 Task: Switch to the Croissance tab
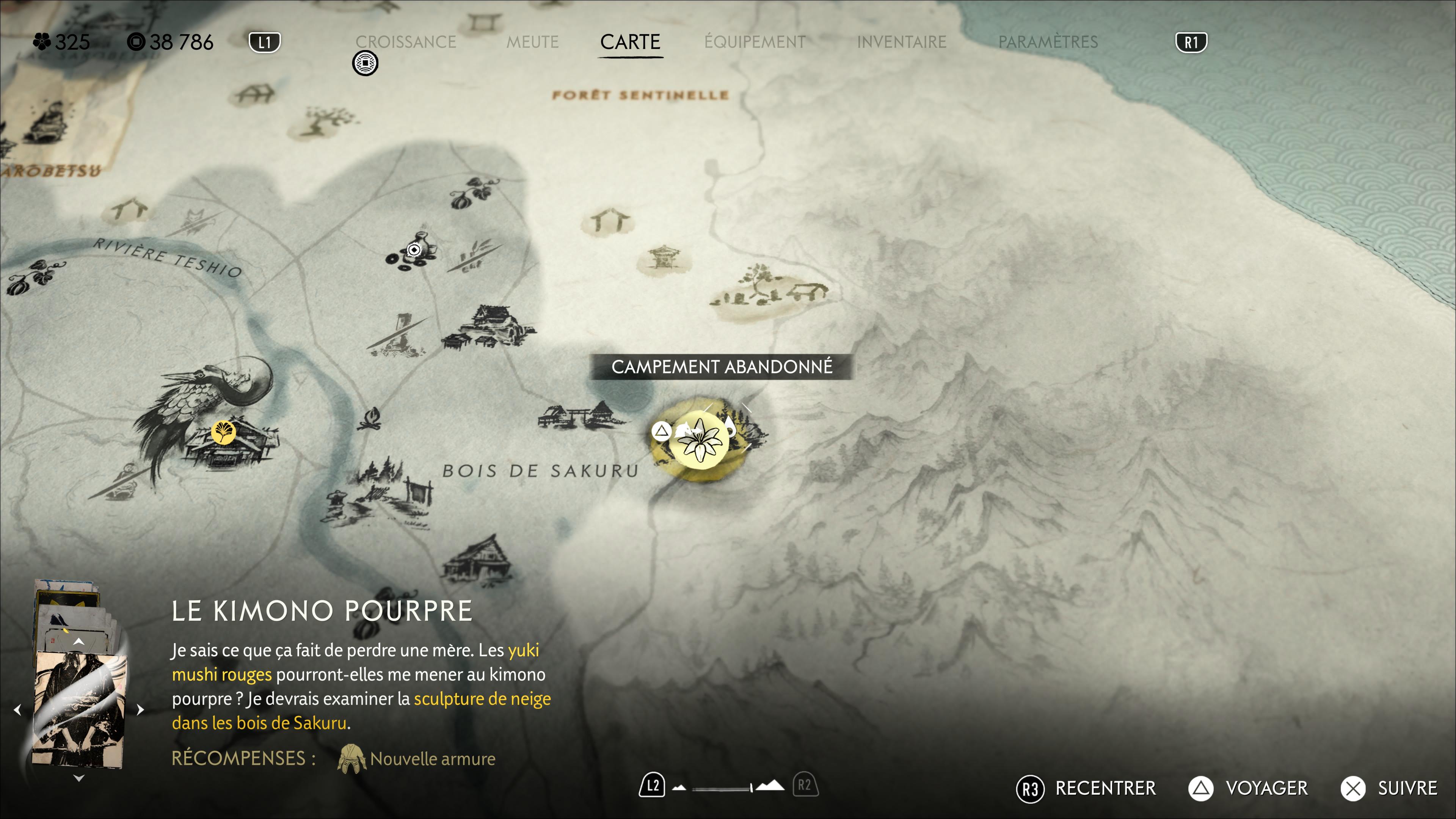[405, 42]
